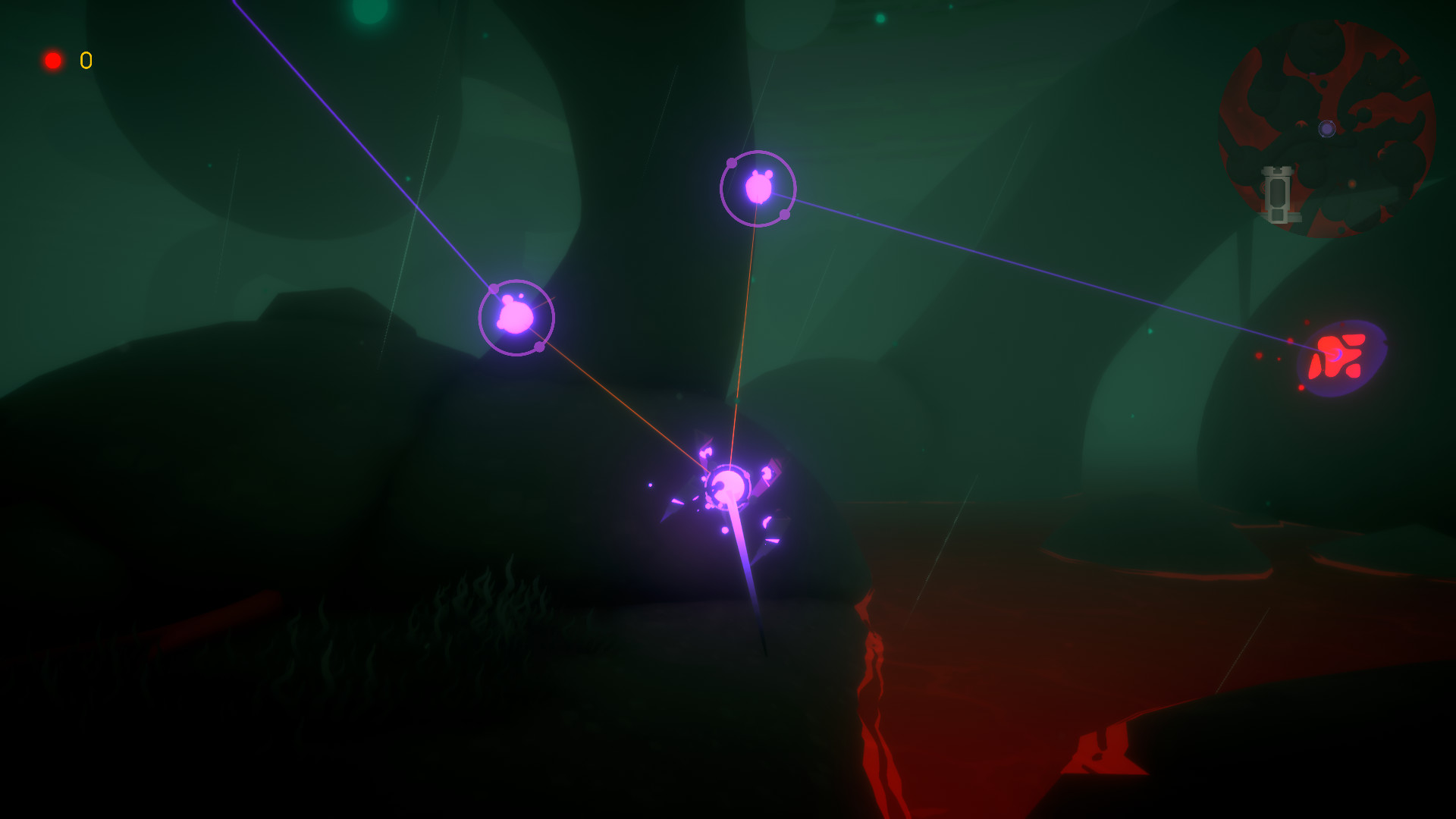
Task: Click the tower structure icon on the minimap
Action: click(1278, 193)
